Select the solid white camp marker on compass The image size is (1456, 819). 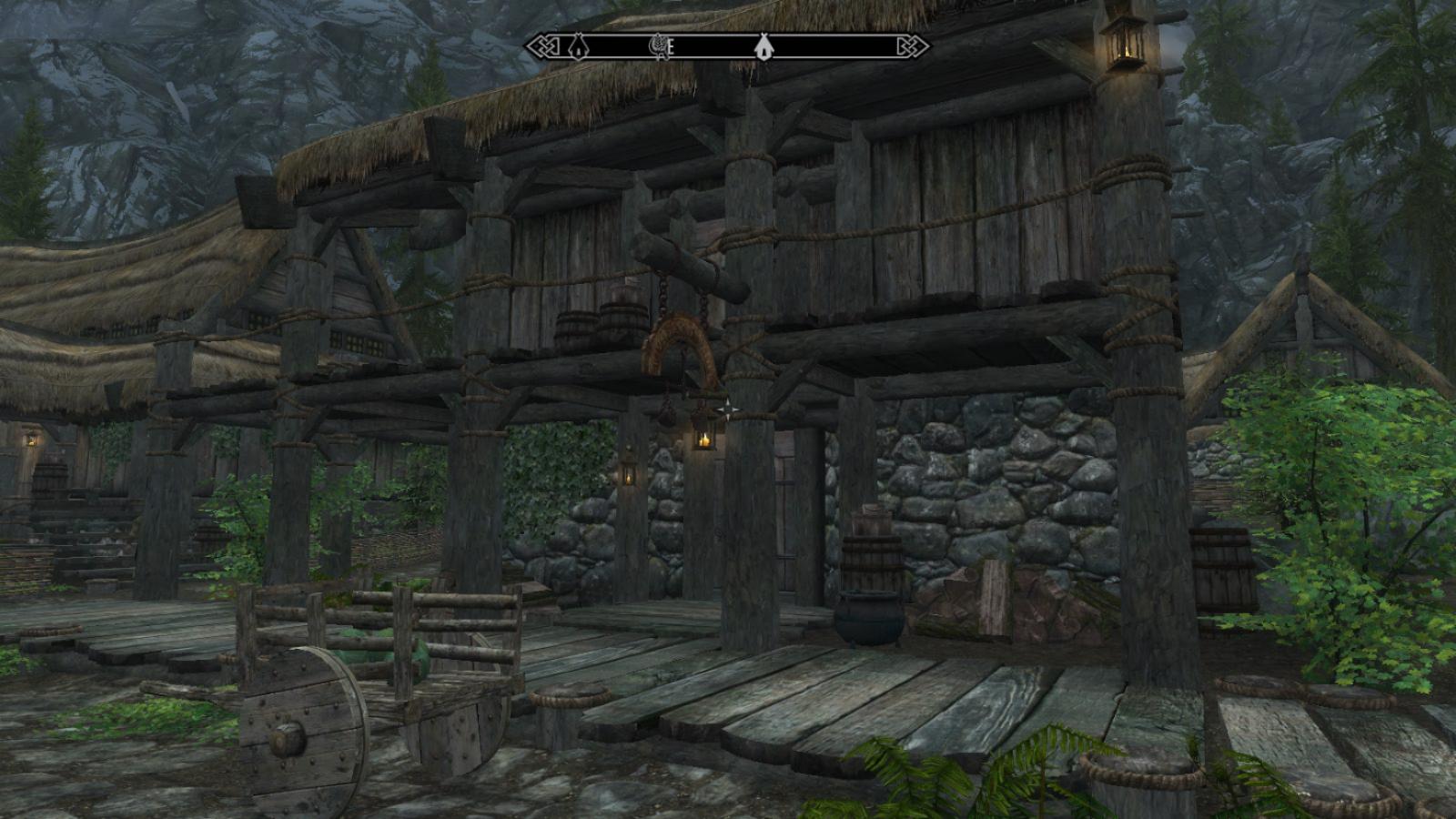point(763,46)
